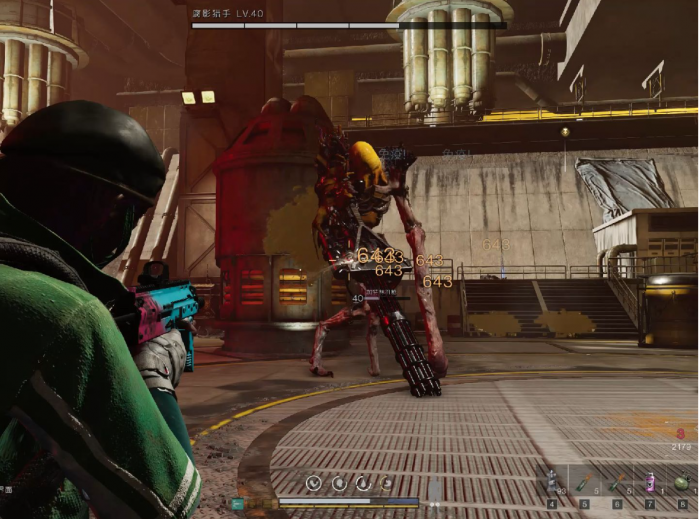Use the pink bottle in hotbar slot 7
Image resolution: width=700 pixels, height=519 pixels.
650,484
